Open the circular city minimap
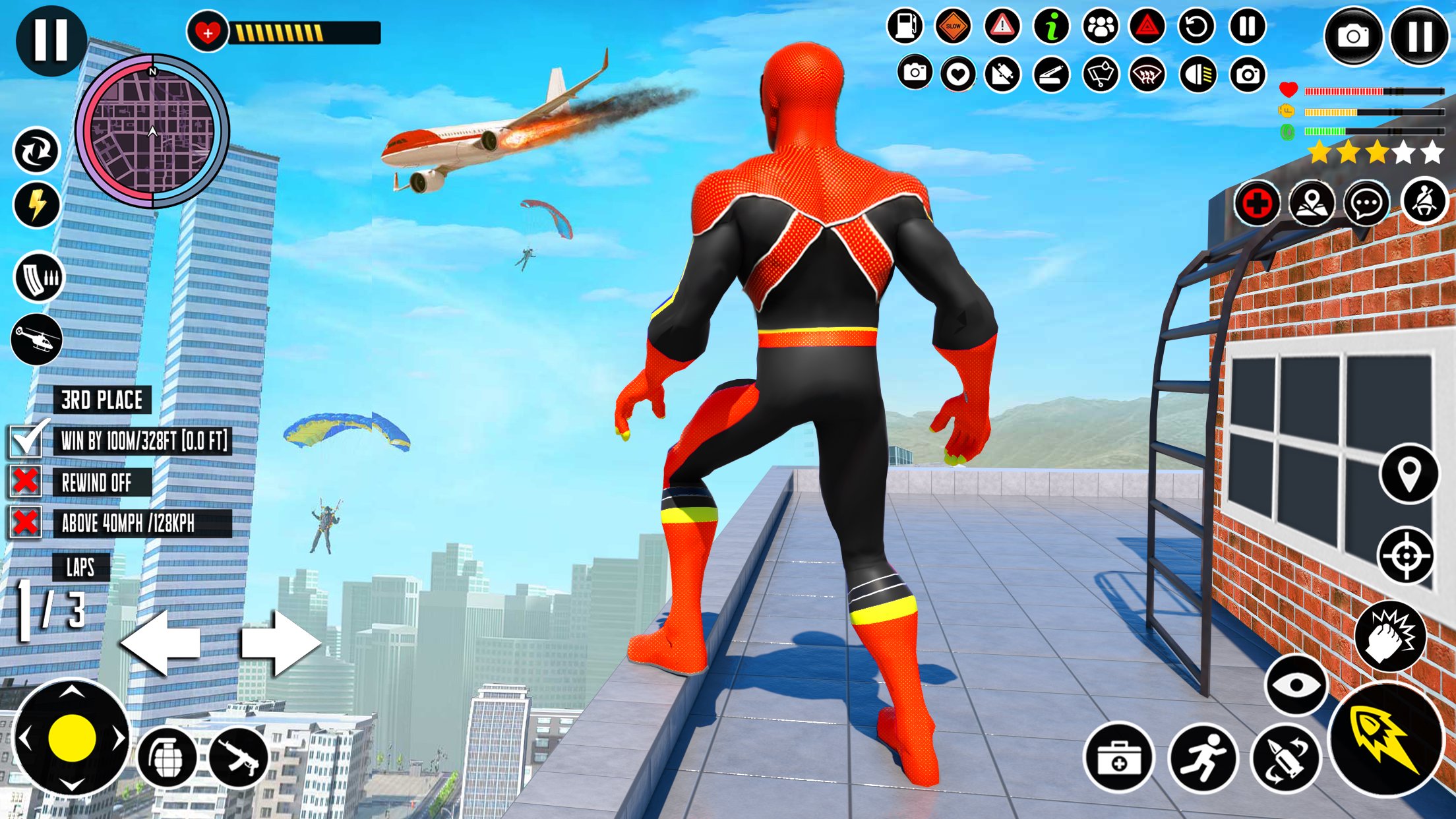Viewport: 1456px width, 819px height. [152, 131]
